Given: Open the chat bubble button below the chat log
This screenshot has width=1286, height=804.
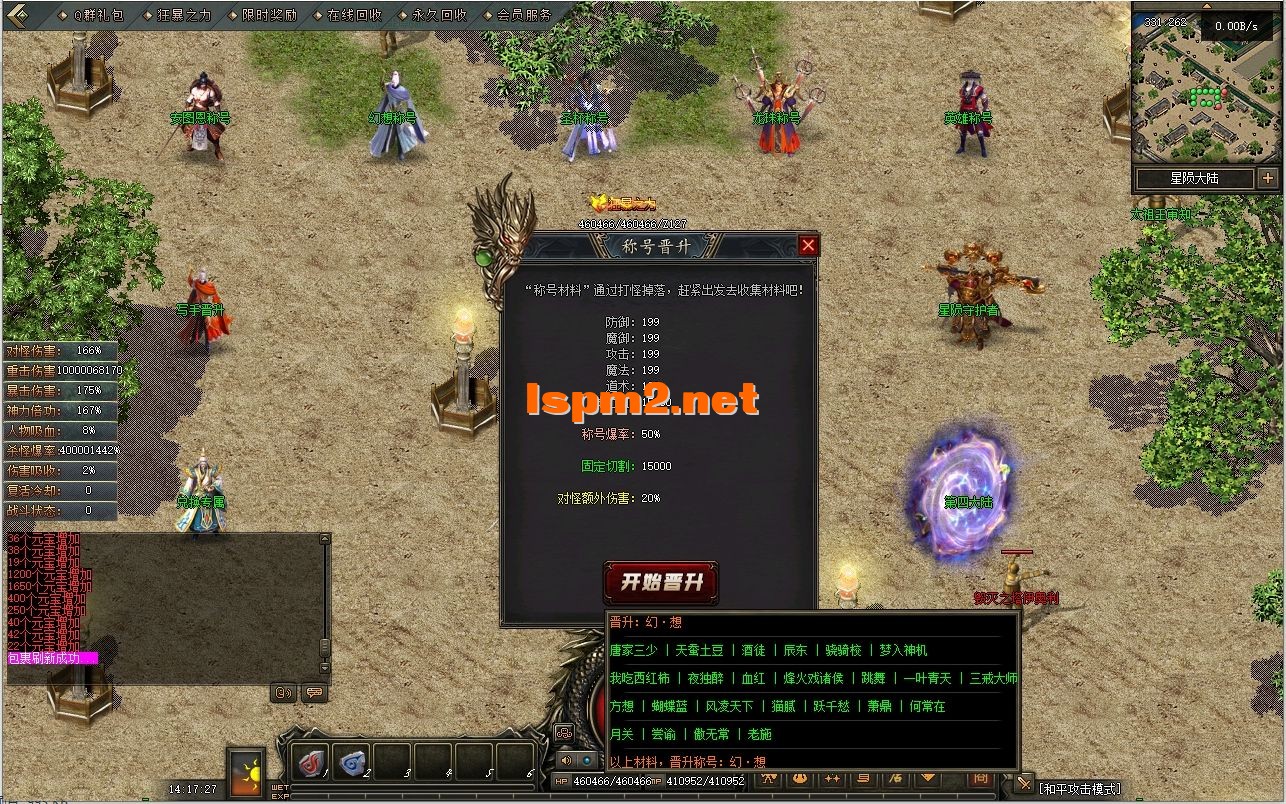Looking at the screenshot, I should [314, 692].
